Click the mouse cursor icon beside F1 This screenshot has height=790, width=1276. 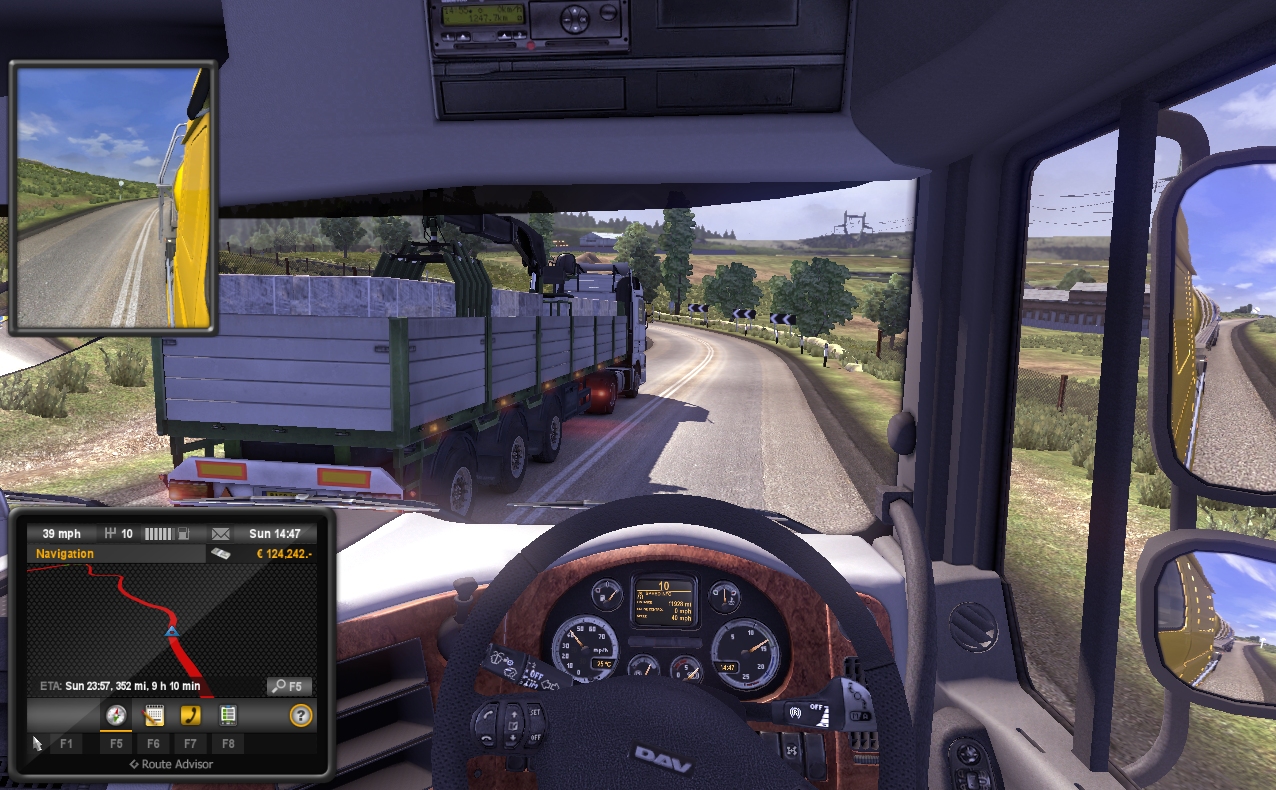click(x=37, y=743)
